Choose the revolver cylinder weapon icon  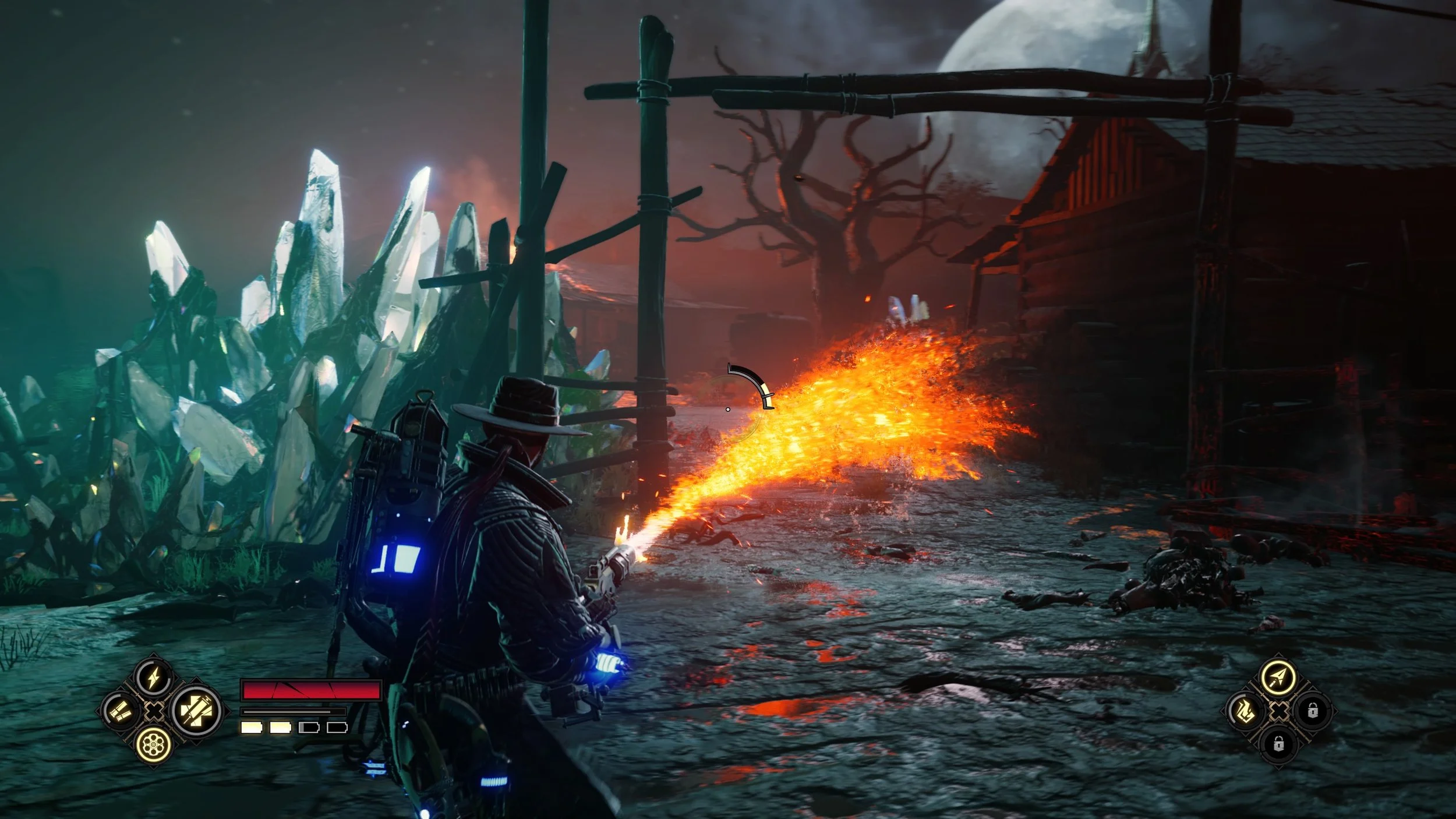tap(154, 744)
